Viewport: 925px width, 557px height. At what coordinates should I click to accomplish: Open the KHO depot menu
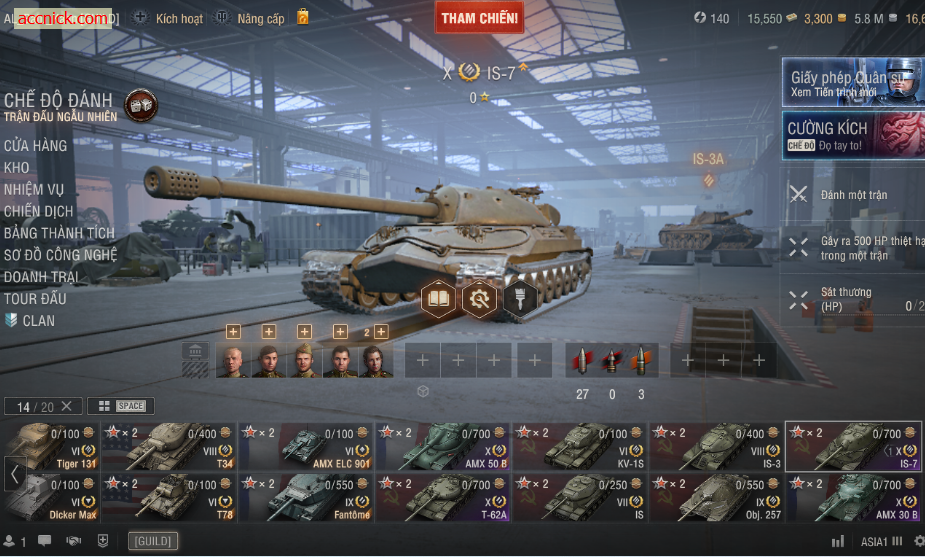(17, 168)
